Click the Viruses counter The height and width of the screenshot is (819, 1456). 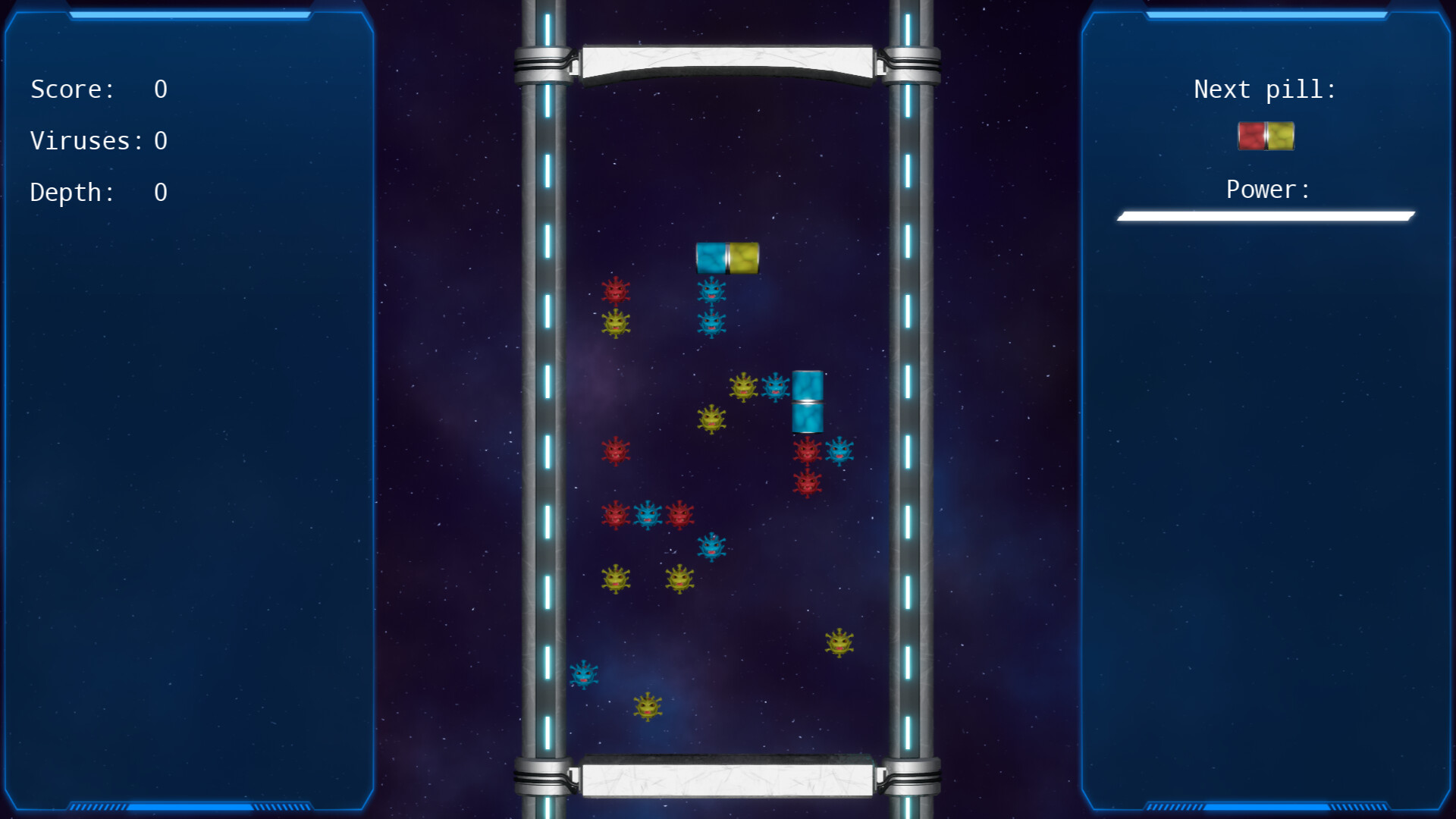click(x=99, y=140)
